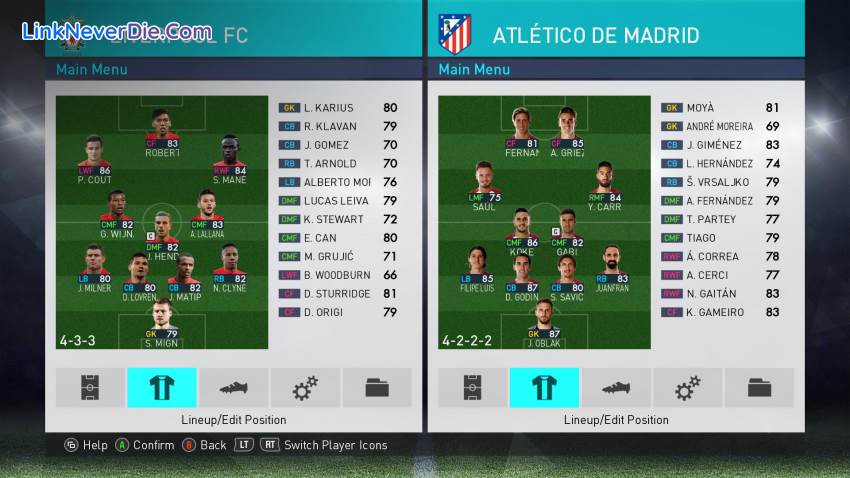
Task: Open Atlético's pitch formation icon
Action: (472, 388)
